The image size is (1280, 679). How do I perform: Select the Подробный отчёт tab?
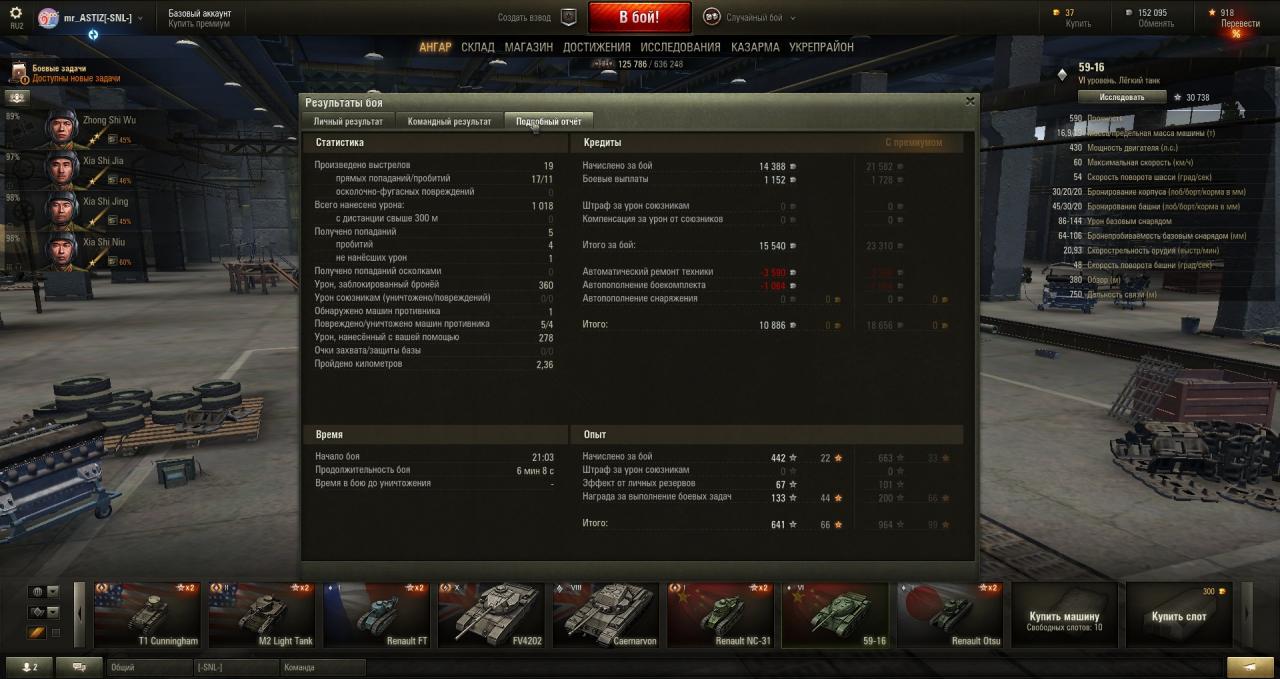click(548, 121)
